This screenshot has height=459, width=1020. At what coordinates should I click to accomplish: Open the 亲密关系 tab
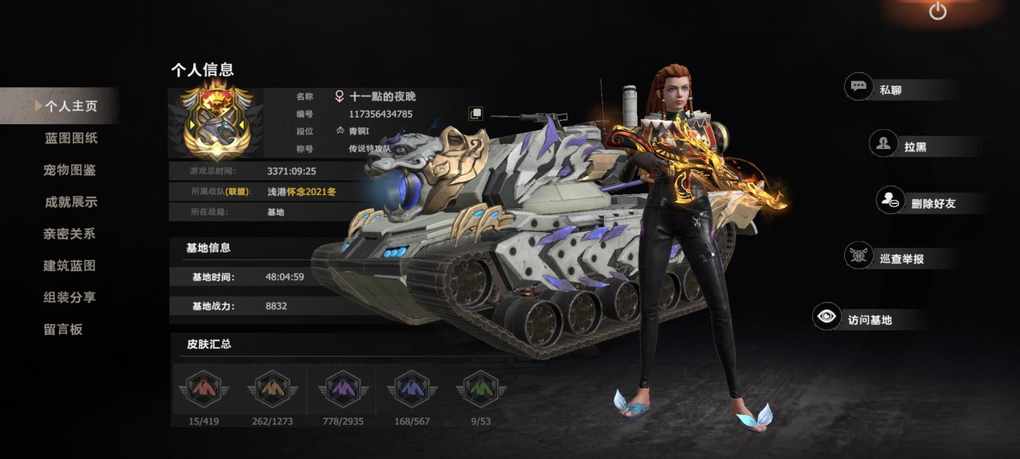[71, 234]
